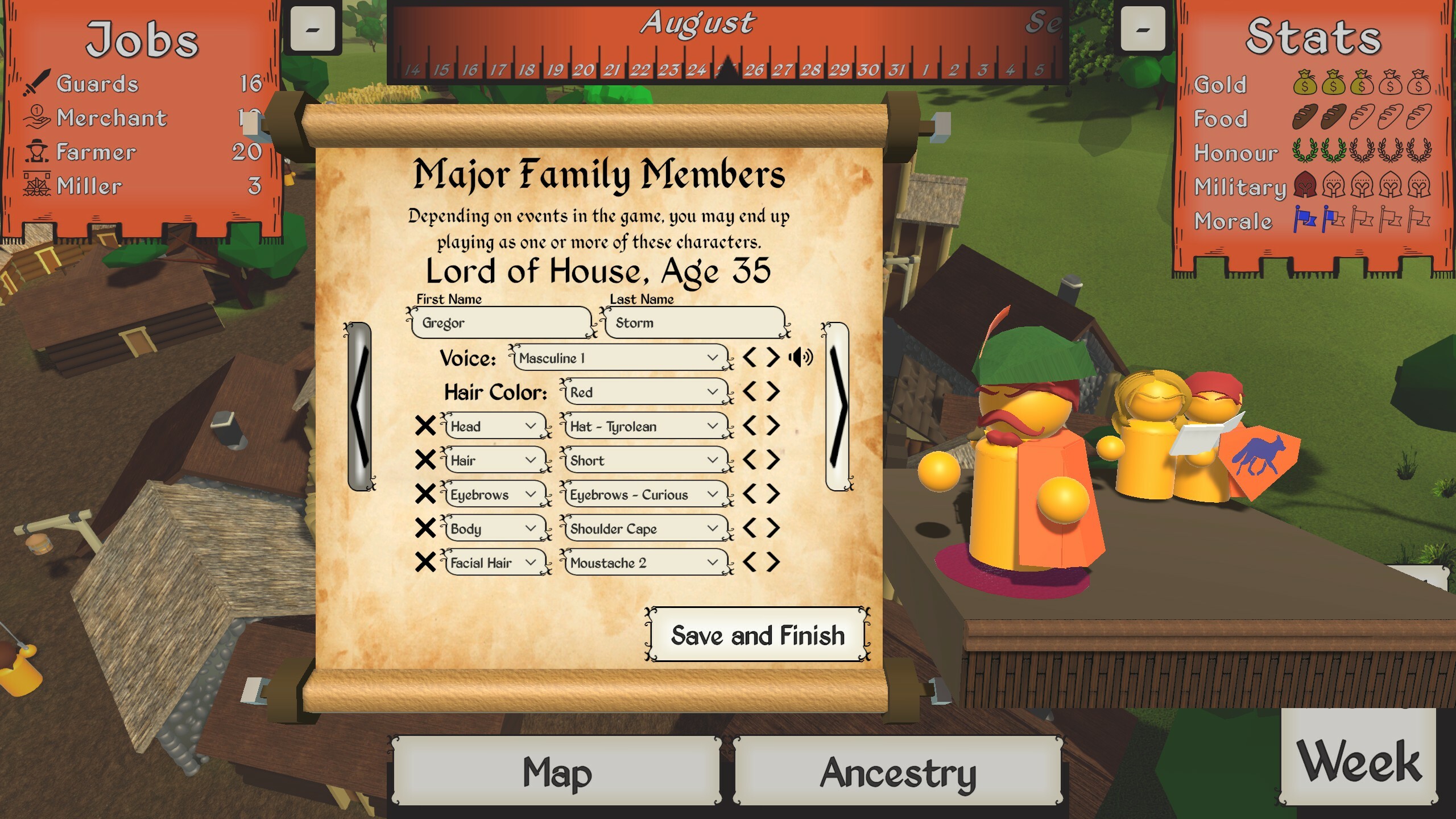1456x819 pixels.
Task: Open the Hat - Tyrolean dropdown
Action: coord(644,425)
